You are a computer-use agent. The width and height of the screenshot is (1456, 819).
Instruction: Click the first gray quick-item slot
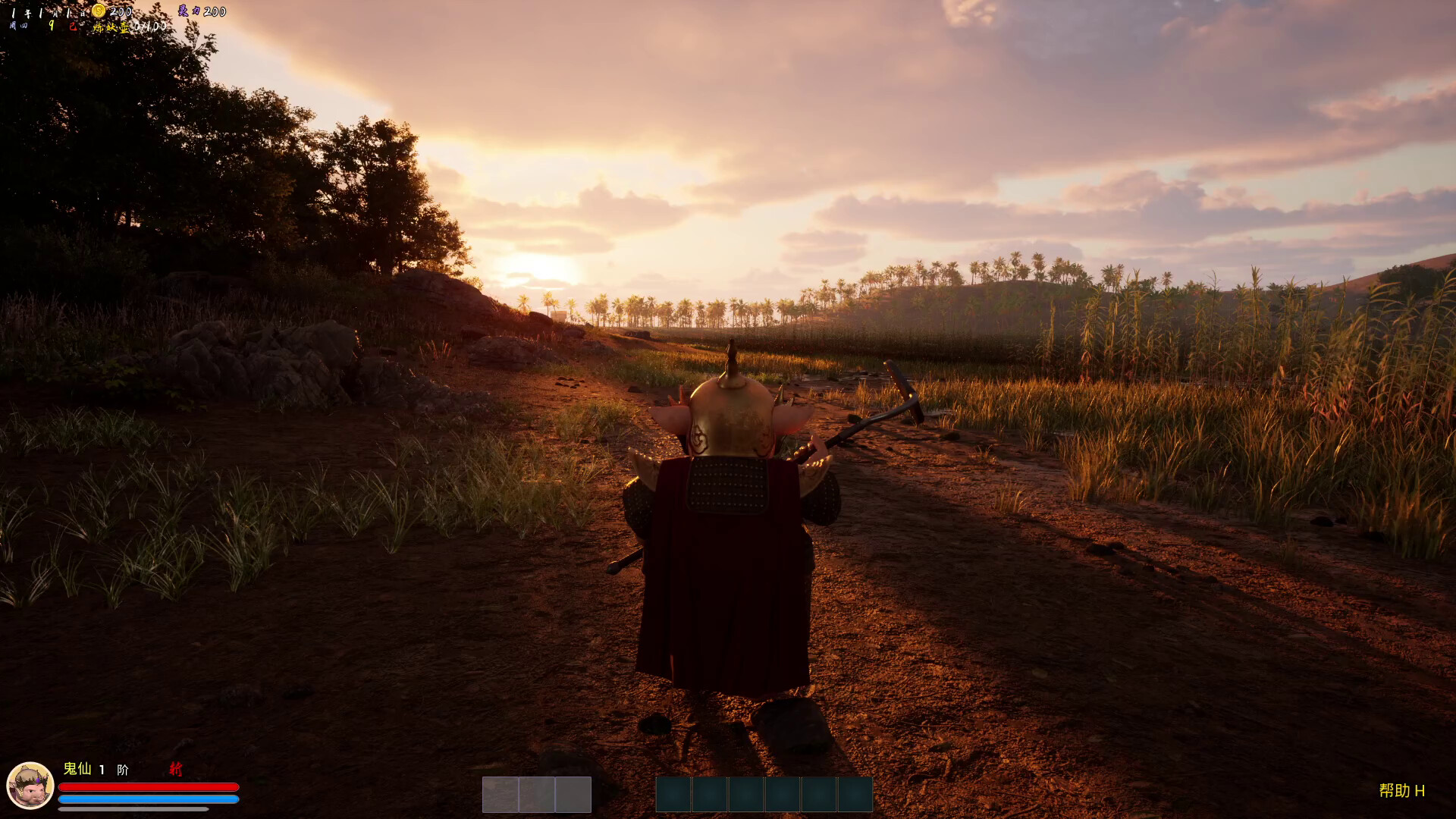[x=500, y=793]
